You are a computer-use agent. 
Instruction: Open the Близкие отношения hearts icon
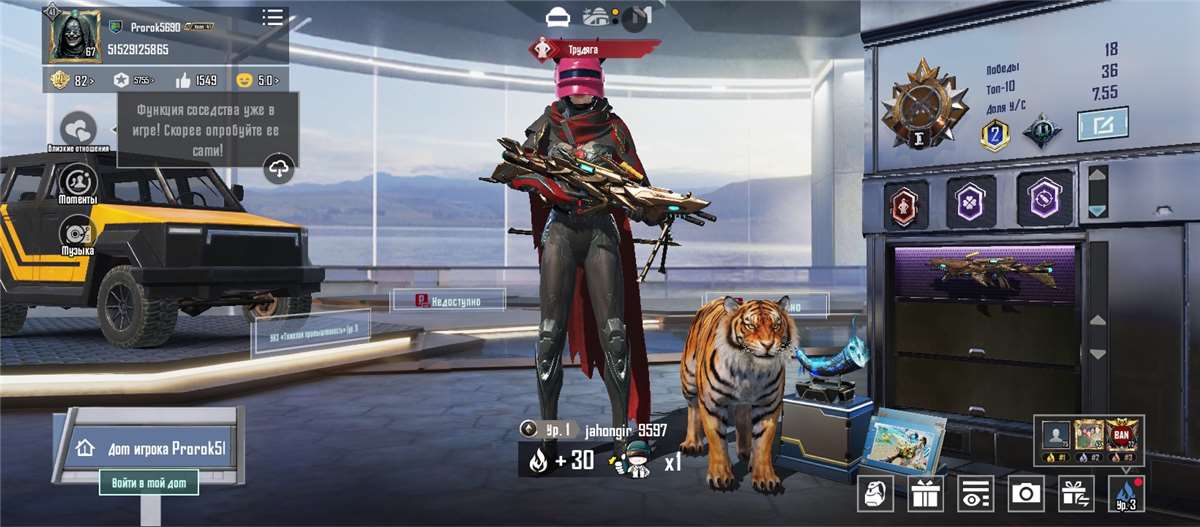coord(78,130)
